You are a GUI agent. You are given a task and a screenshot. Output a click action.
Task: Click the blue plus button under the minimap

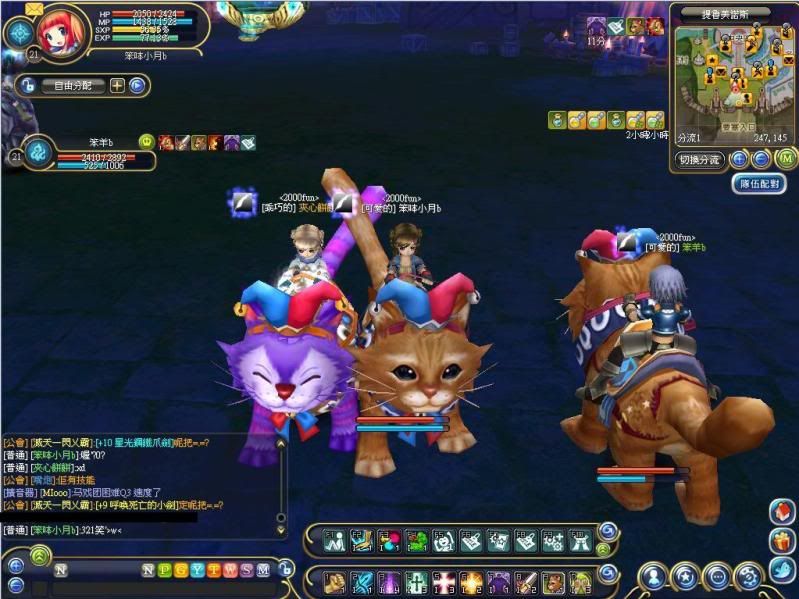click(739, 159)
